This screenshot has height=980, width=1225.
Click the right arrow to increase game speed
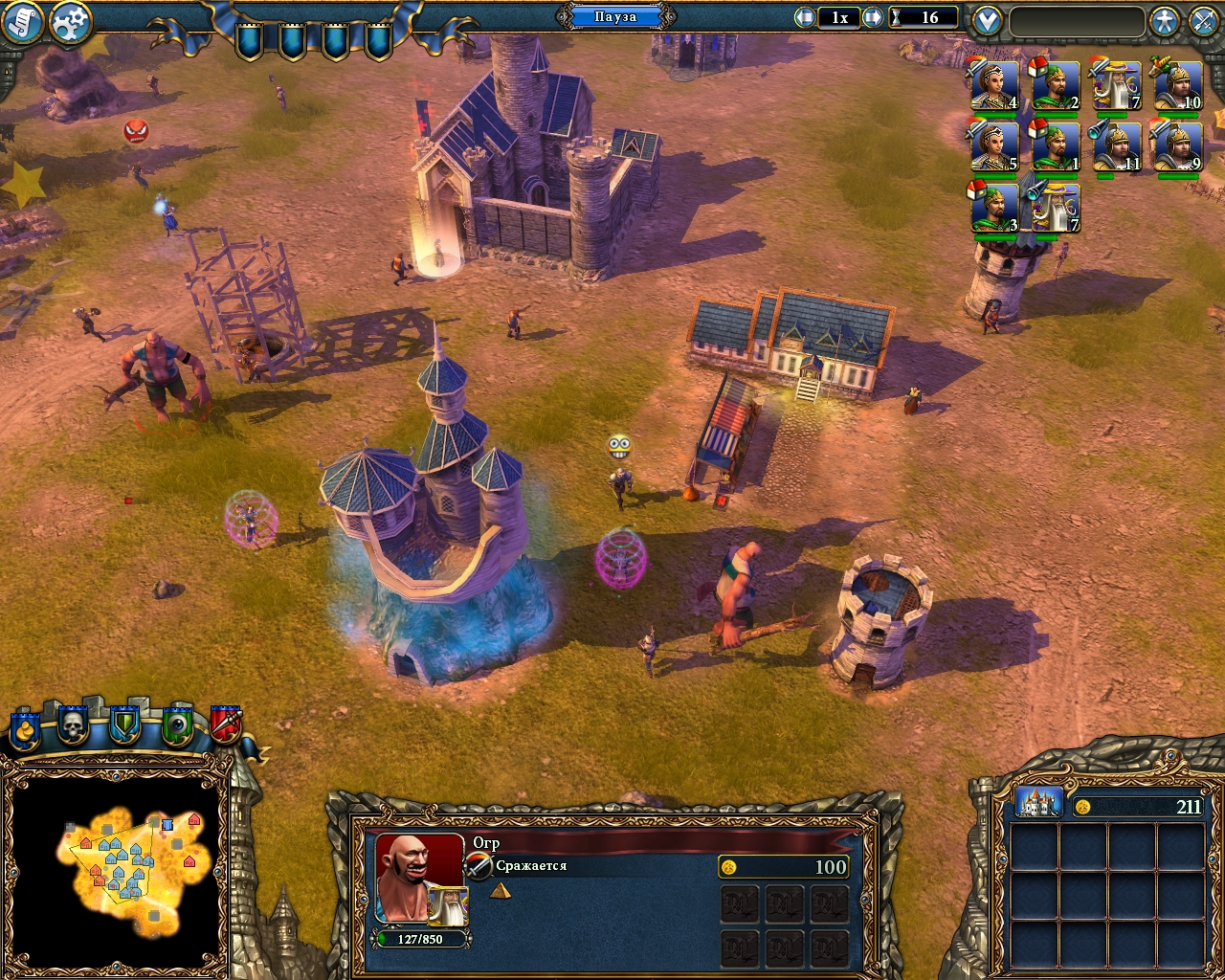pos(873,16)
